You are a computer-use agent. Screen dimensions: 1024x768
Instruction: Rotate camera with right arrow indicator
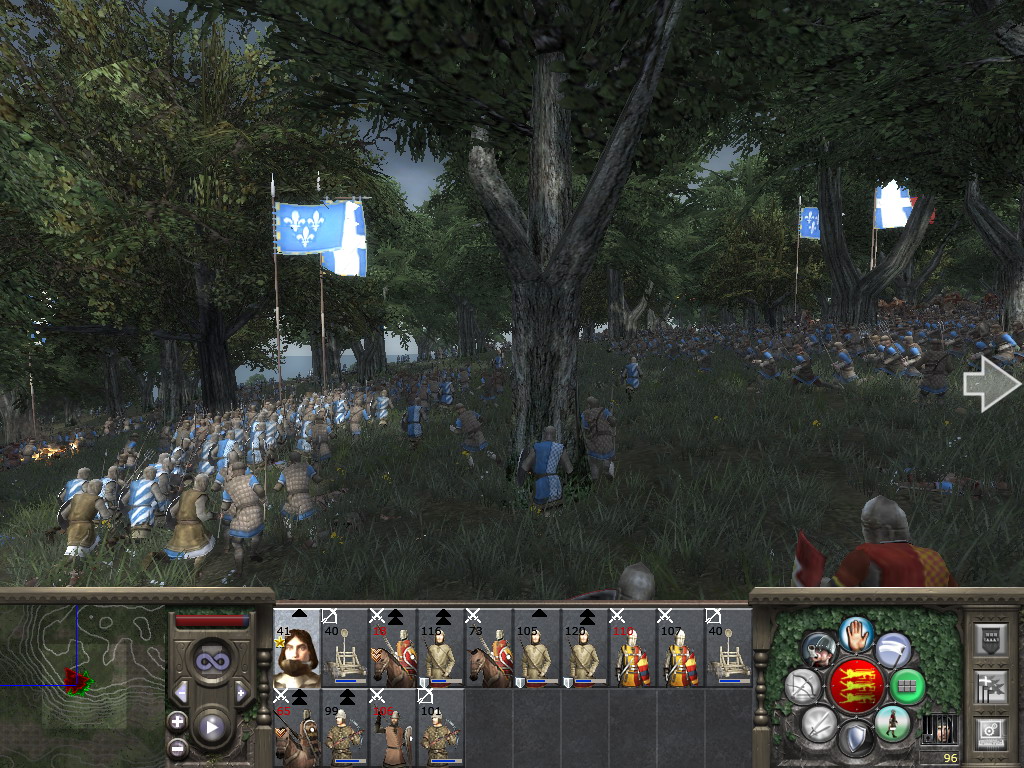(x=990, y=385)
